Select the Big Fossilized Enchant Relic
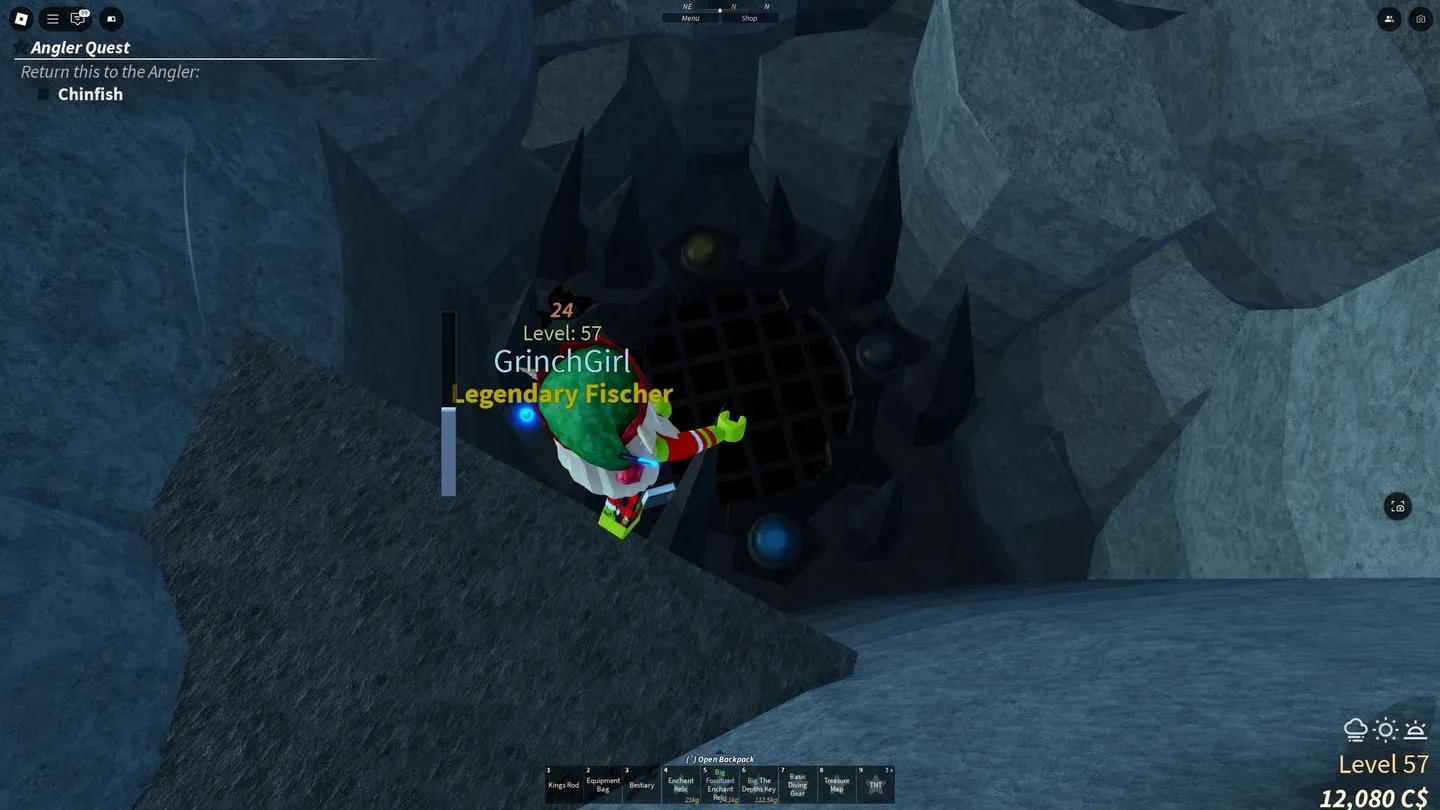1440x810 pixels. 719,785
